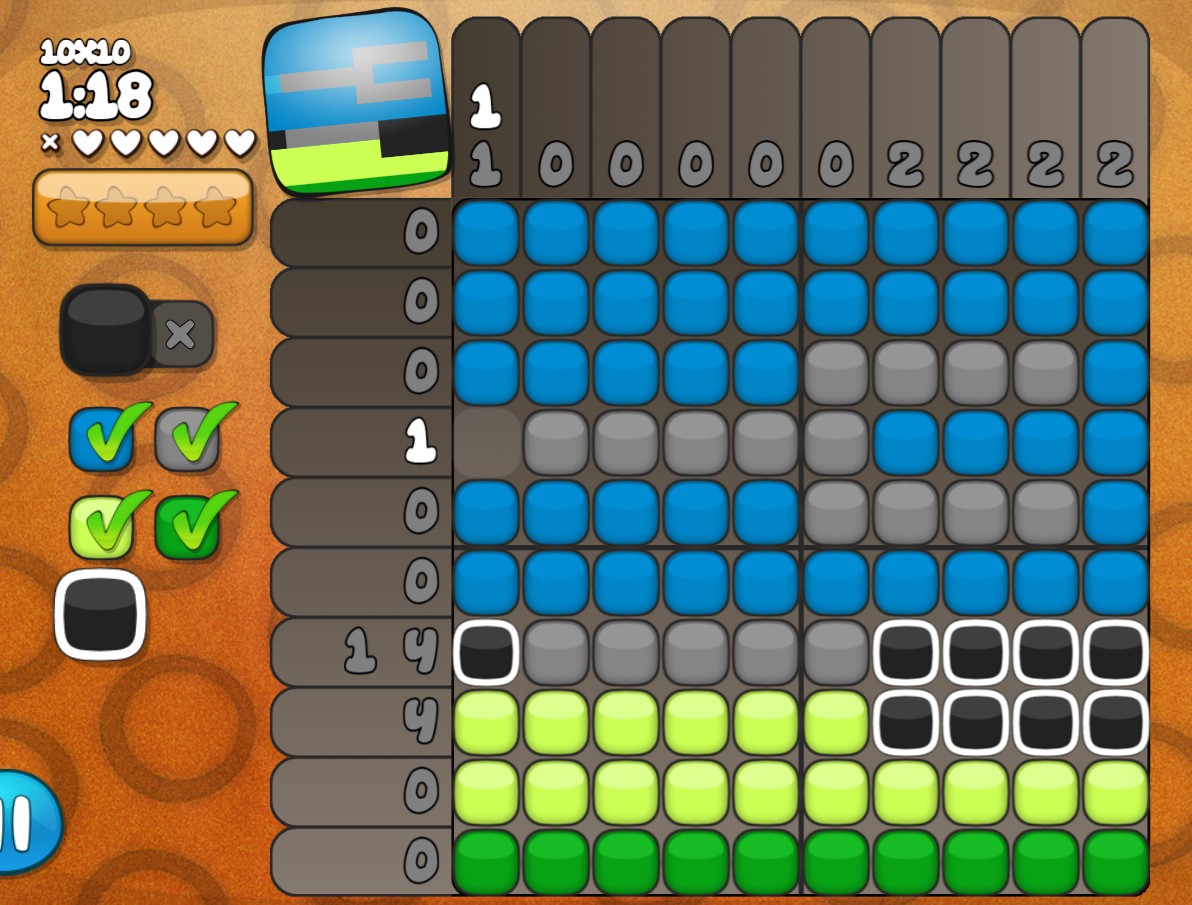
Task: Fill the empty cell in row four
Action: coord(486,441)
